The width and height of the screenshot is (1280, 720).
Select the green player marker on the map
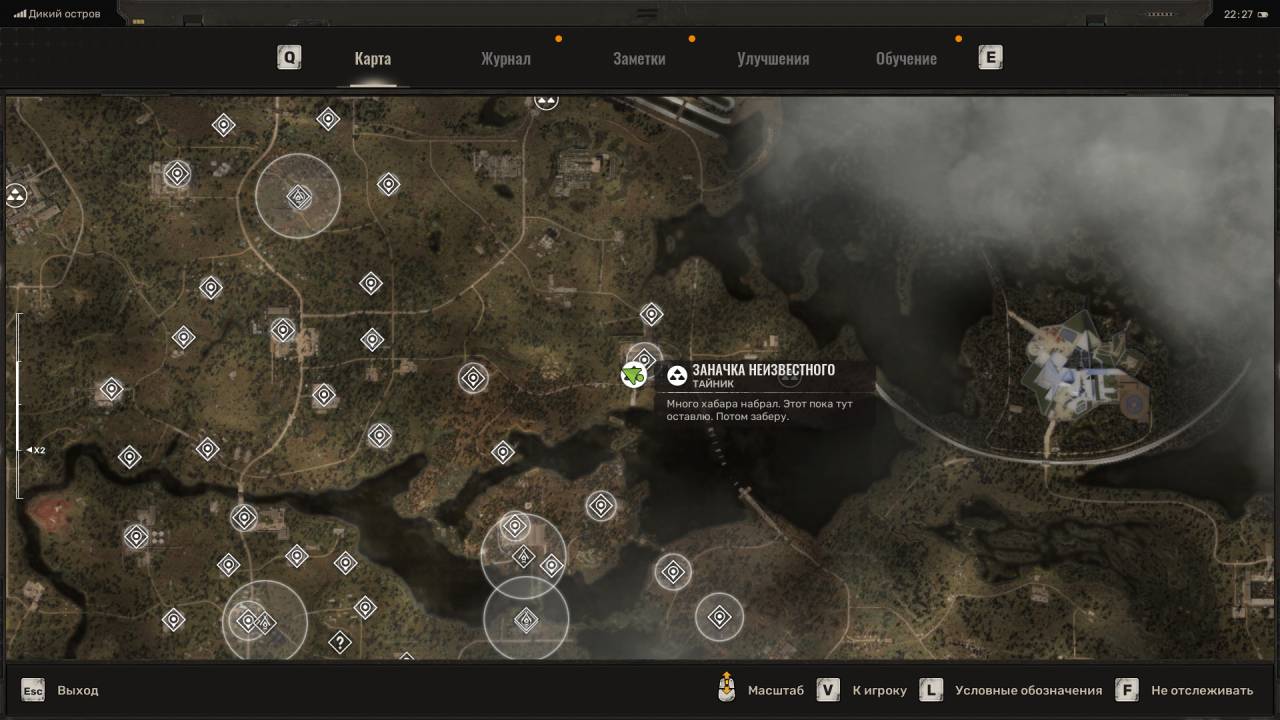(x=632, y=376)
